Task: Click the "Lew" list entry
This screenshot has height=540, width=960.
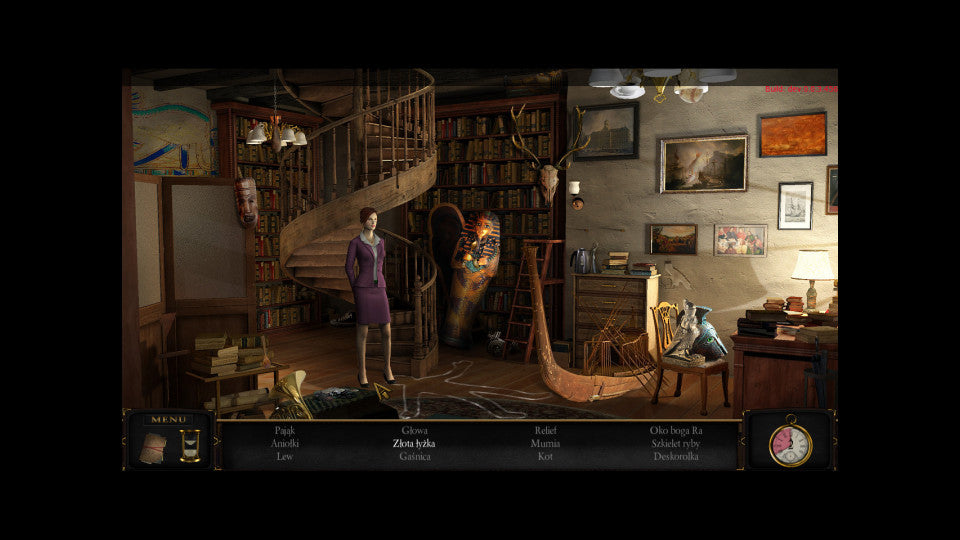Action: [284, 456]
